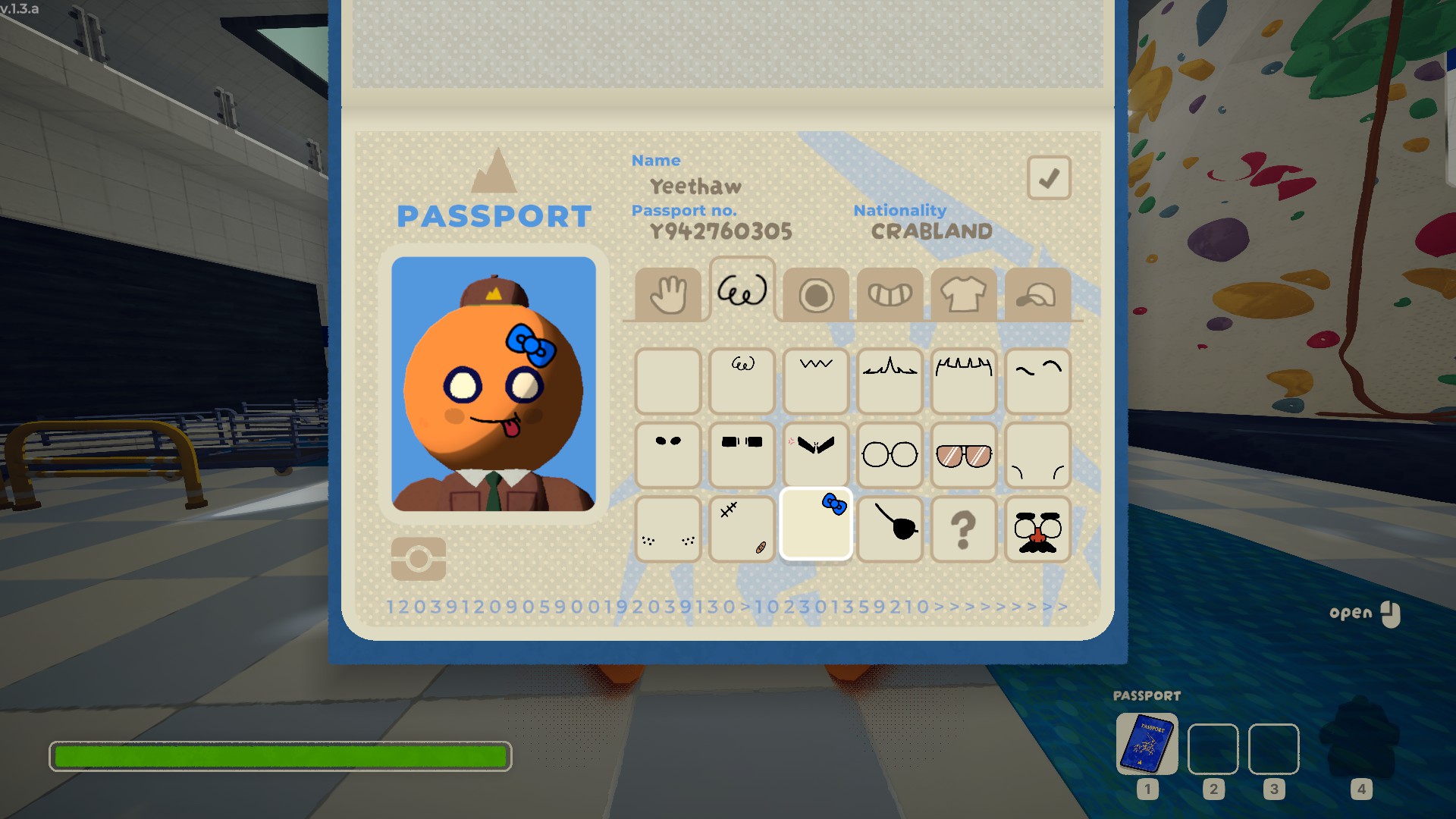Choose the blank no-accessory option

[667, 381]
